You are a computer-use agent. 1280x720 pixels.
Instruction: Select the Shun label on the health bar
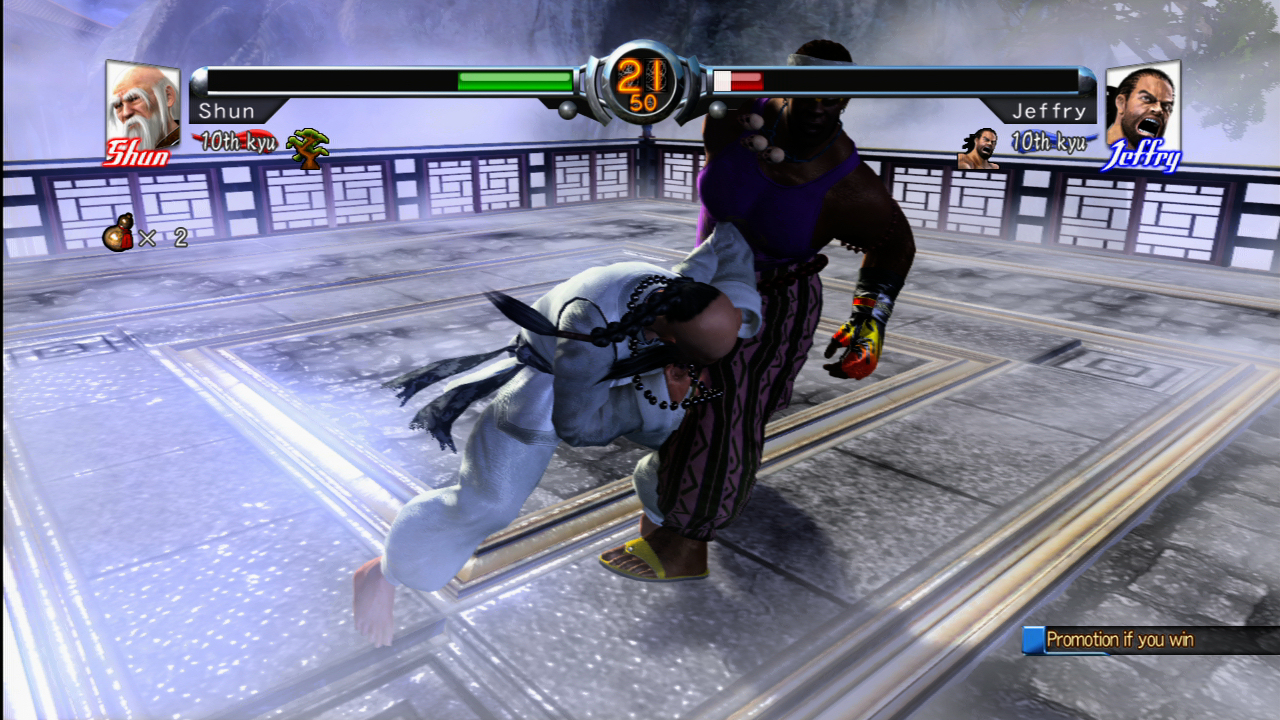(230, 111)
